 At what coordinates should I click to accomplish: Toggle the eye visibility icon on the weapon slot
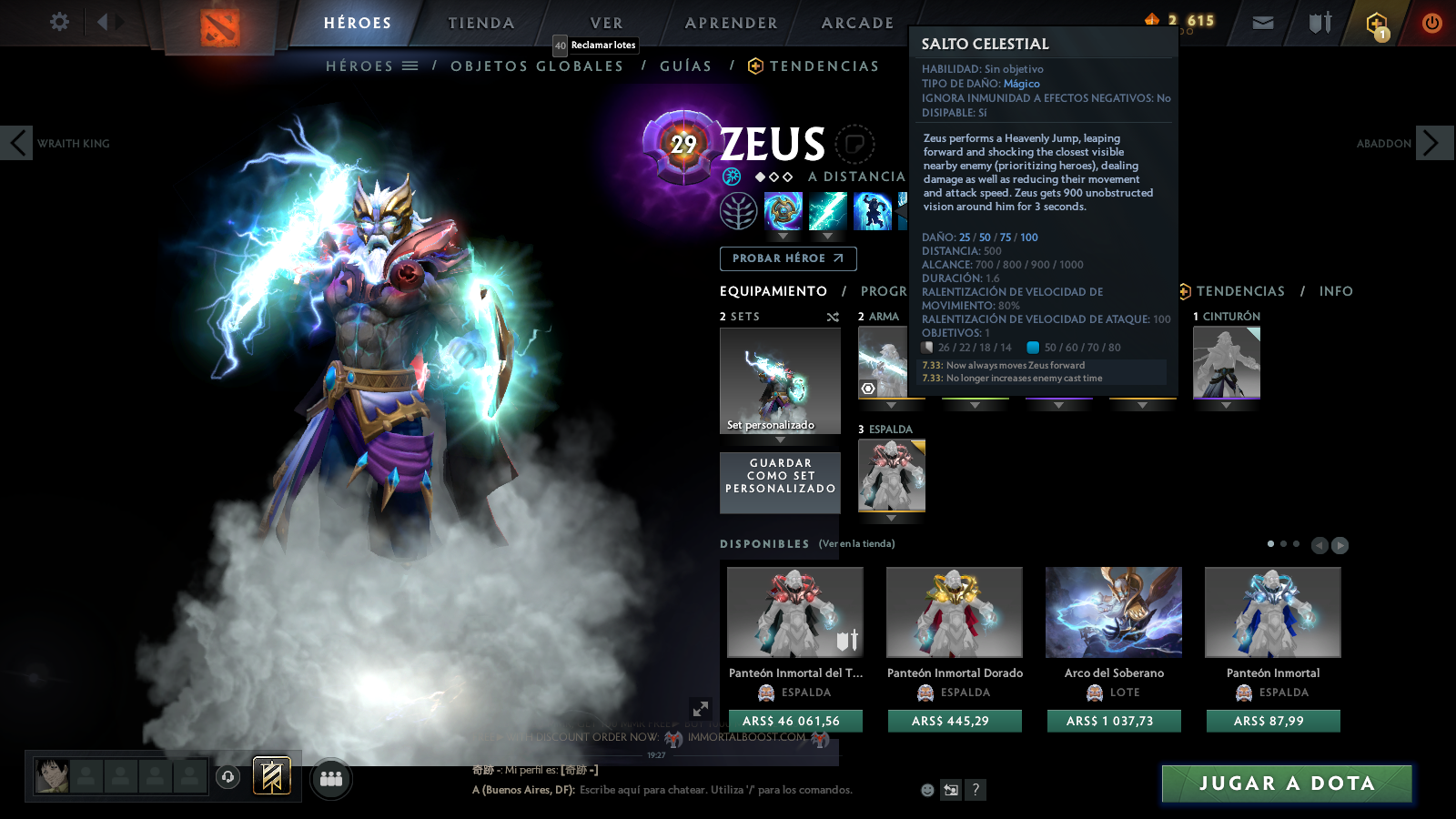[869, 387]
